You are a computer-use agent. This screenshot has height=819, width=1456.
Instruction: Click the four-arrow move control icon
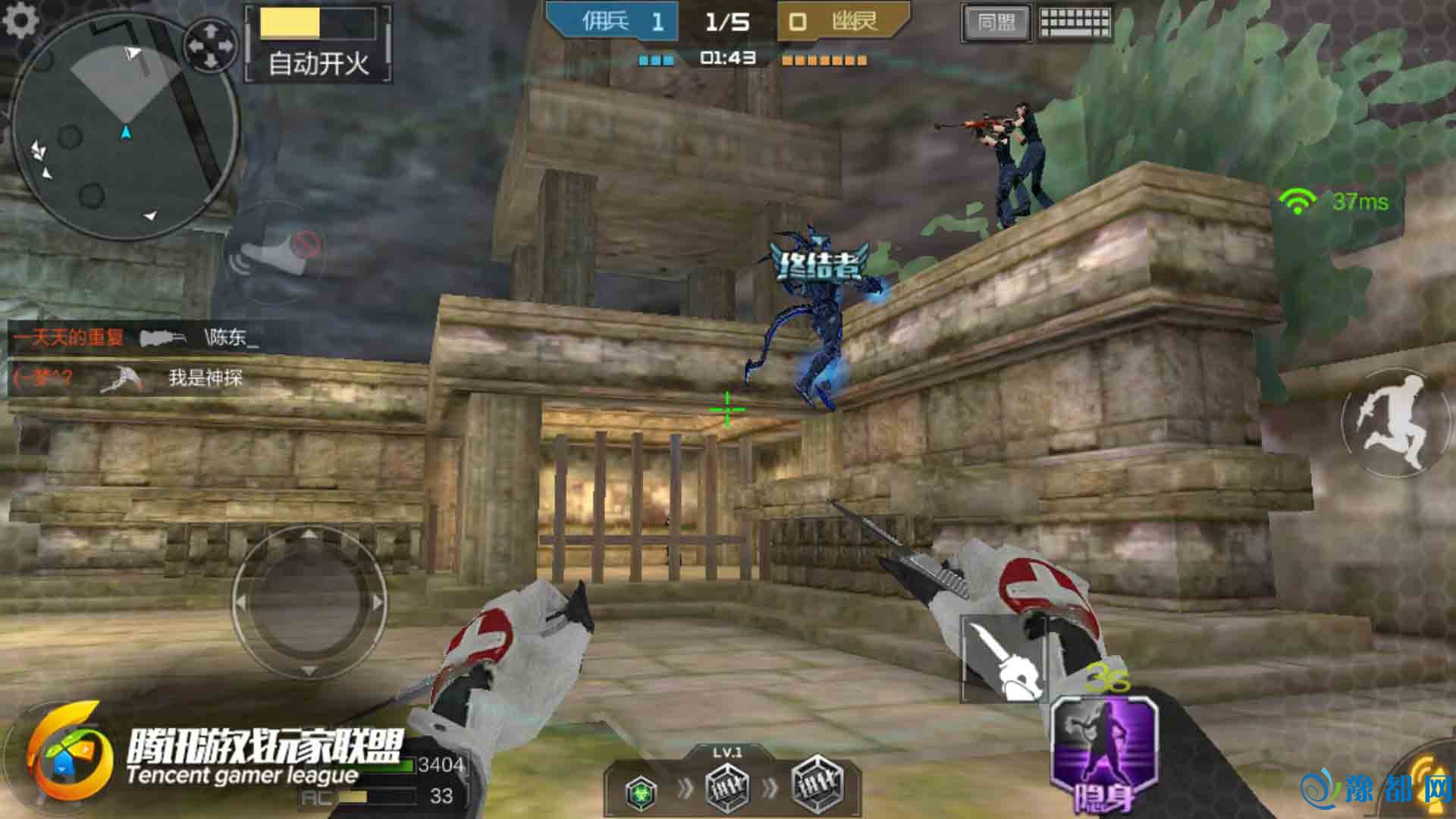click(x=212, y=44)
